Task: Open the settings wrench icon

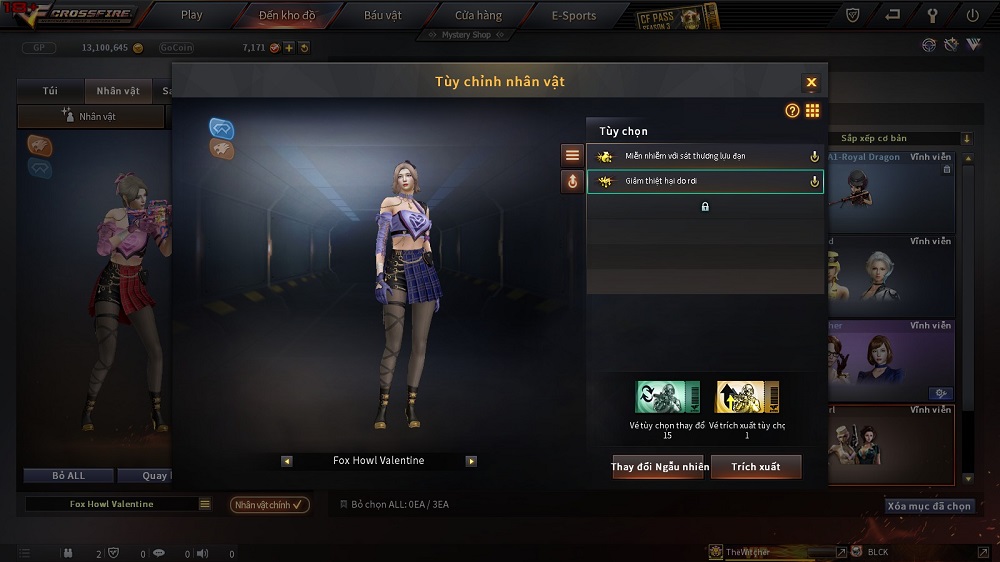Action: [933, 15]
